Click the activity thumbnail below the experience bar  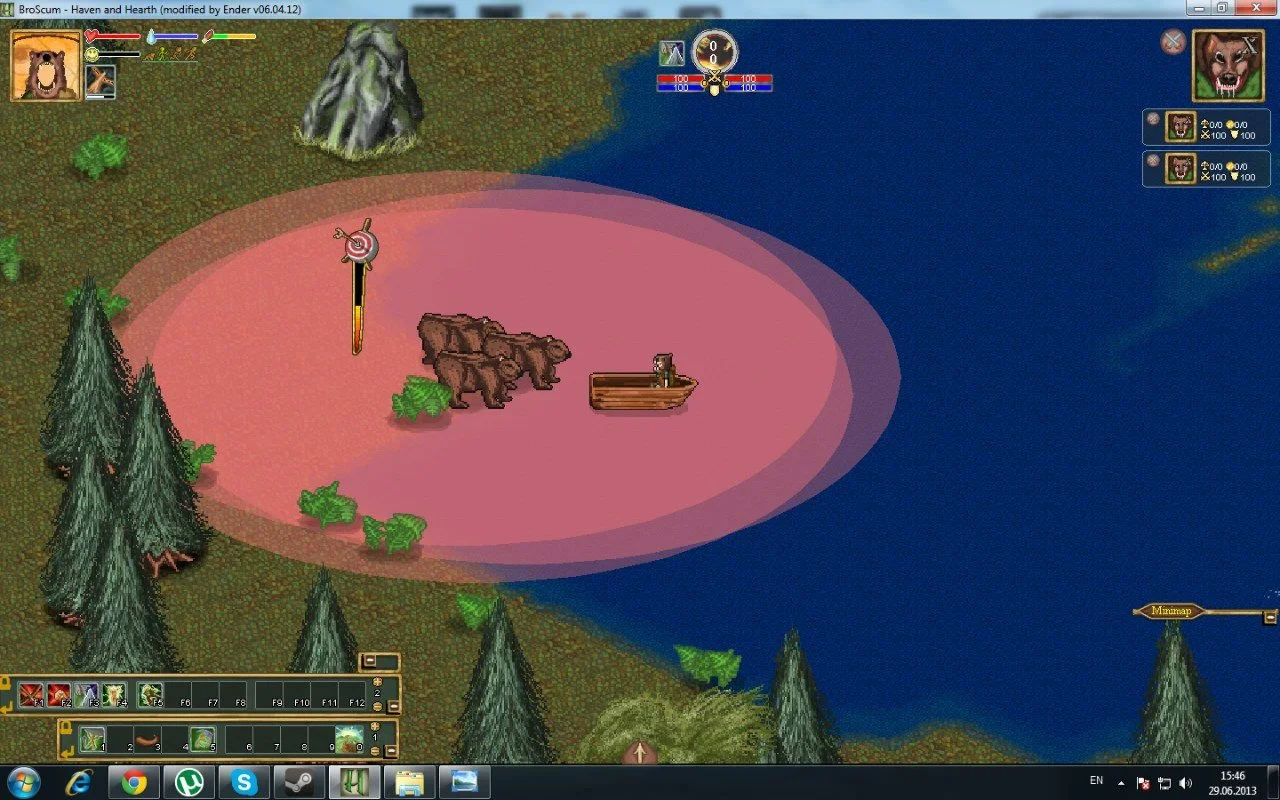(100, 81)
